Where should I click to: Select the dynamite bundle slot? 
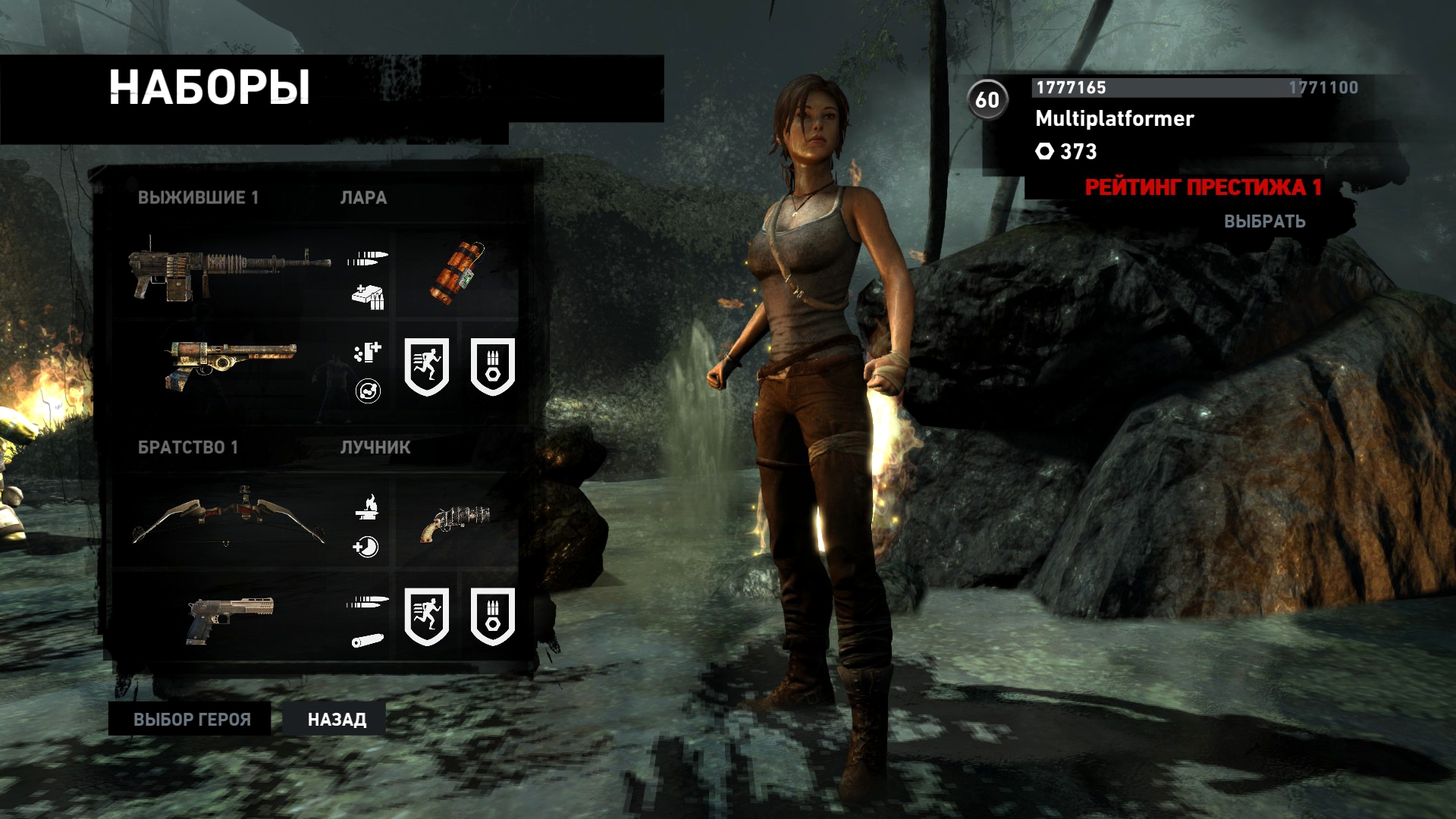pyautogui.click(x=457, y=271)
